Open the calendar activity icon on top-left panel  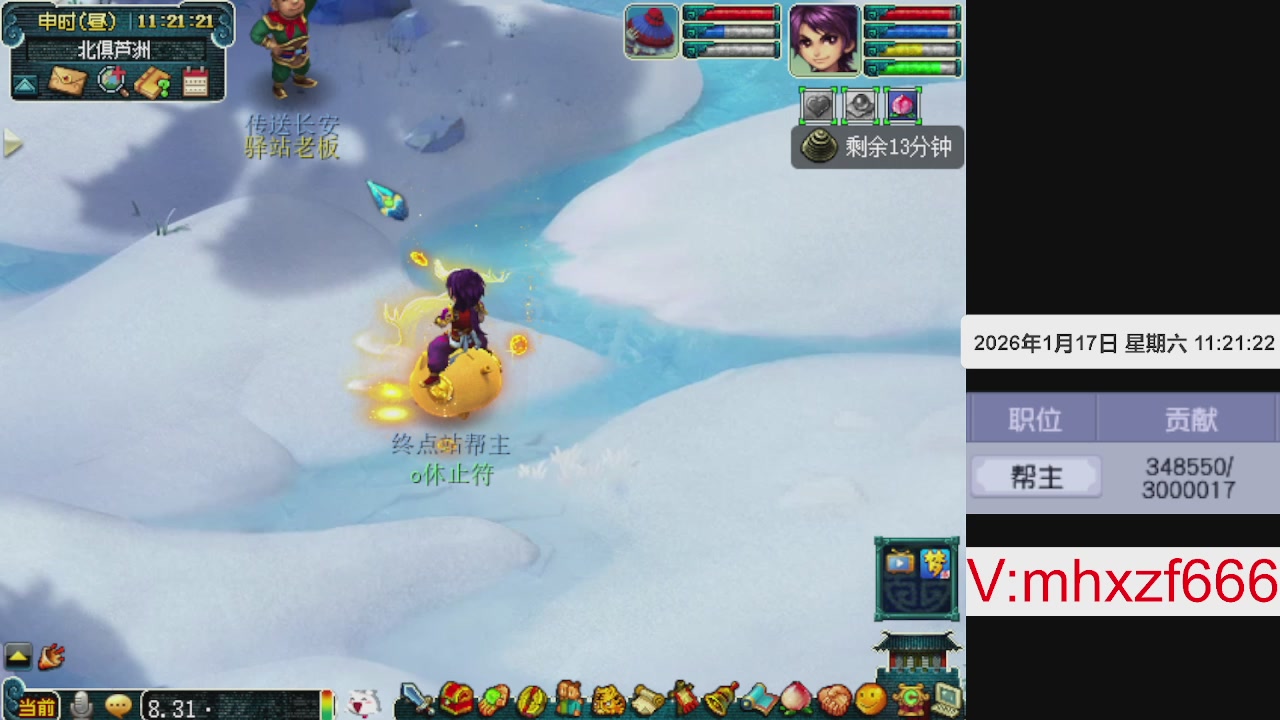tap(195, 81)
